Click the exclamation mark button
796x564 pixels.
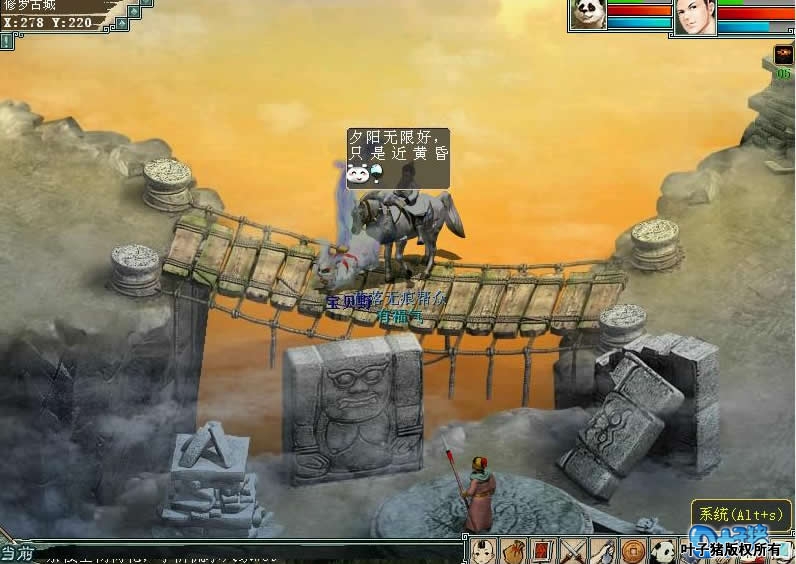[7, 41]
